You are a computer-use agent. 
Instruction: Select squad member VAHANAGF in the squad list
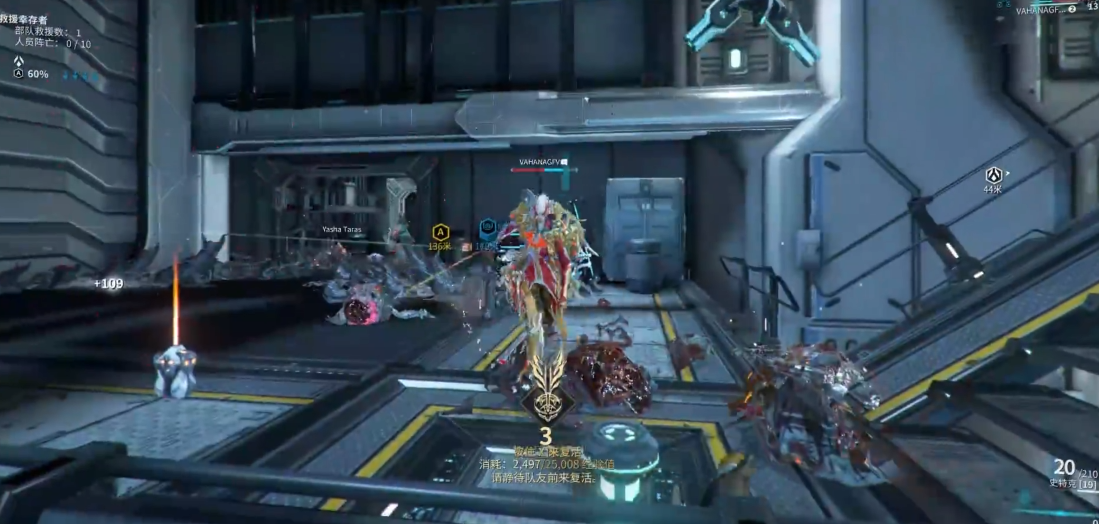1039,10
